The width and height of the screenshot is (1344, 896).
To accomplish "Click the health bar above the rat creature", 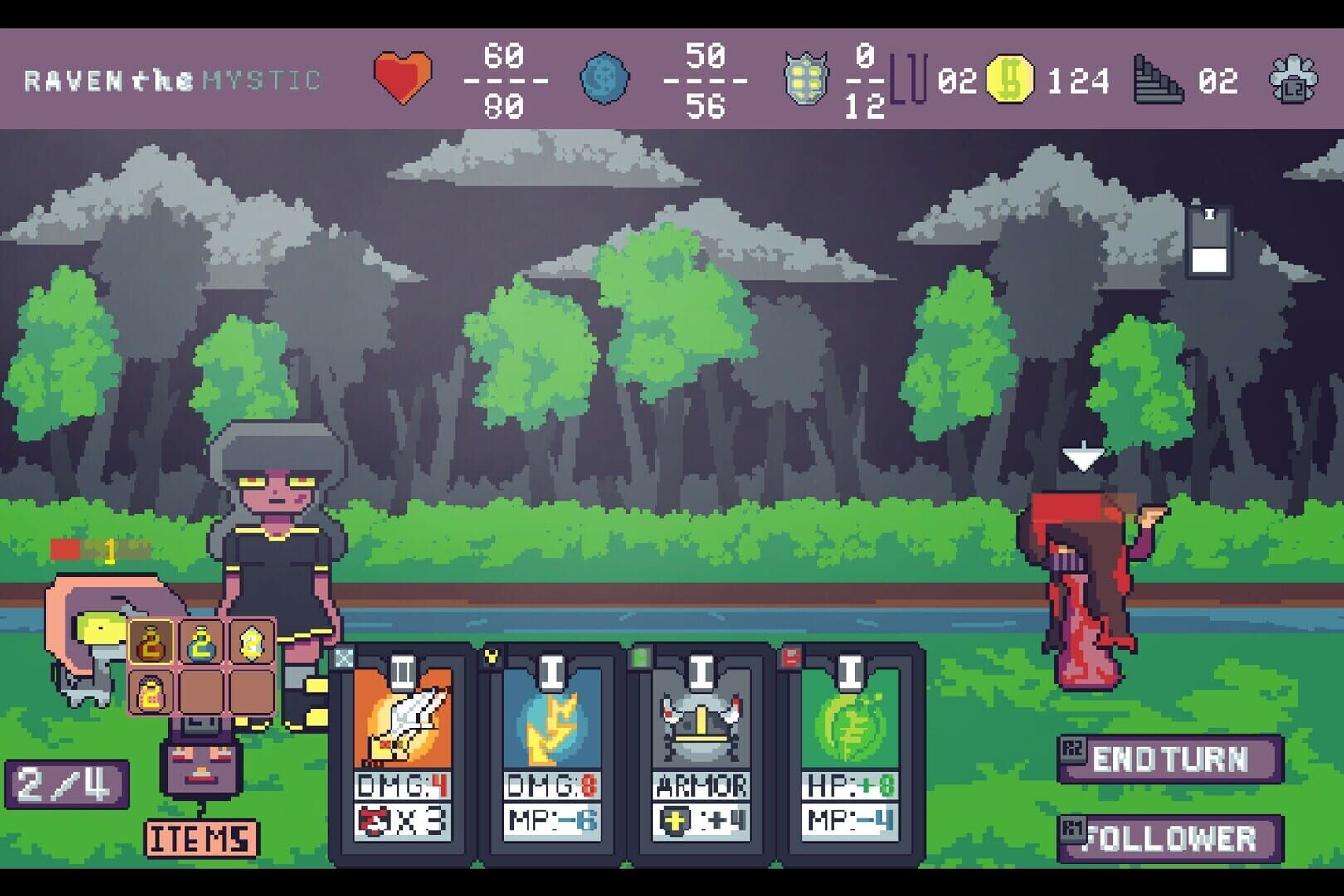I will coord(79,548).
